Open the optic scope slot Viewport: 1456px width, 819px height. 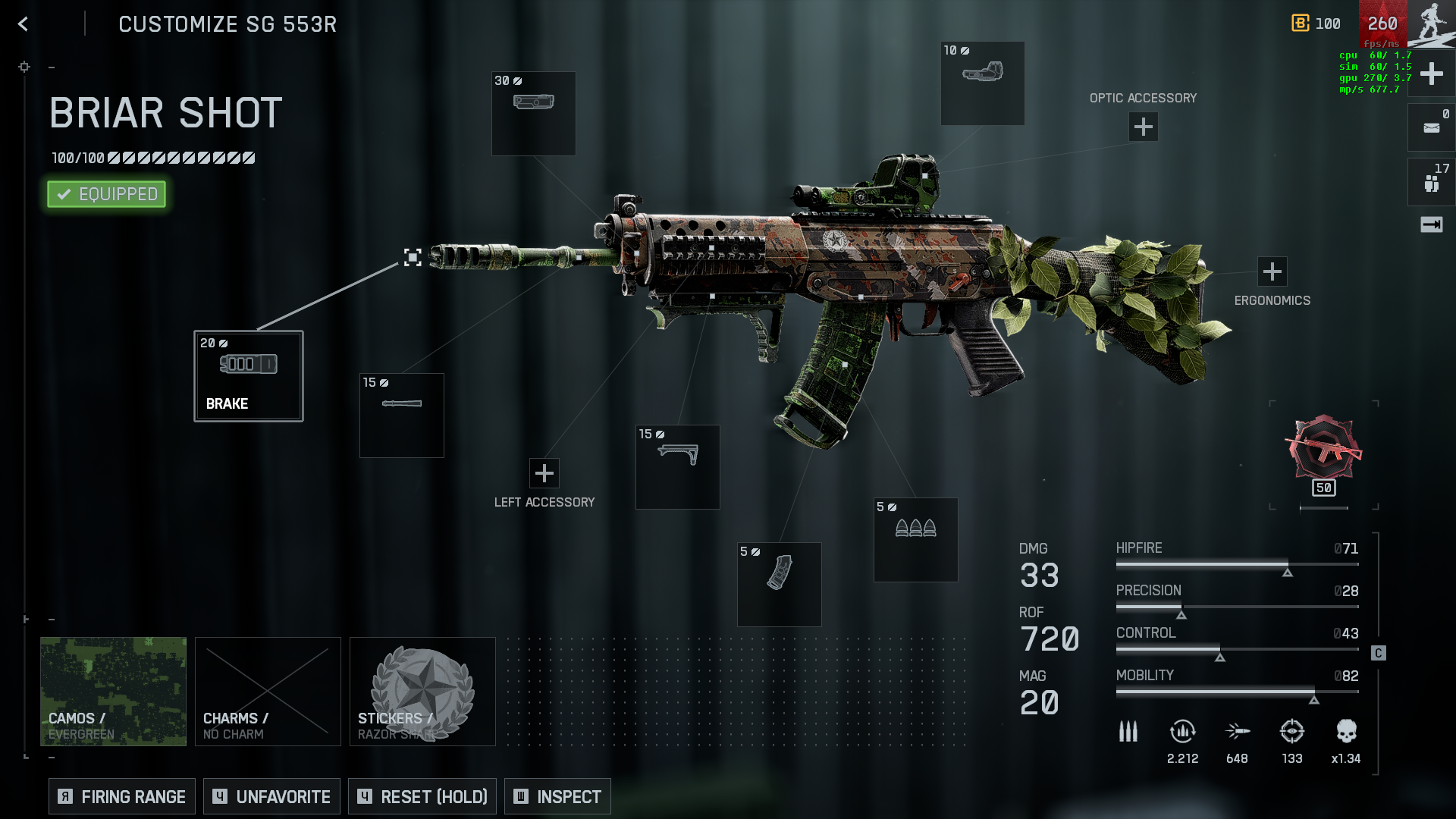coord(982,83)
